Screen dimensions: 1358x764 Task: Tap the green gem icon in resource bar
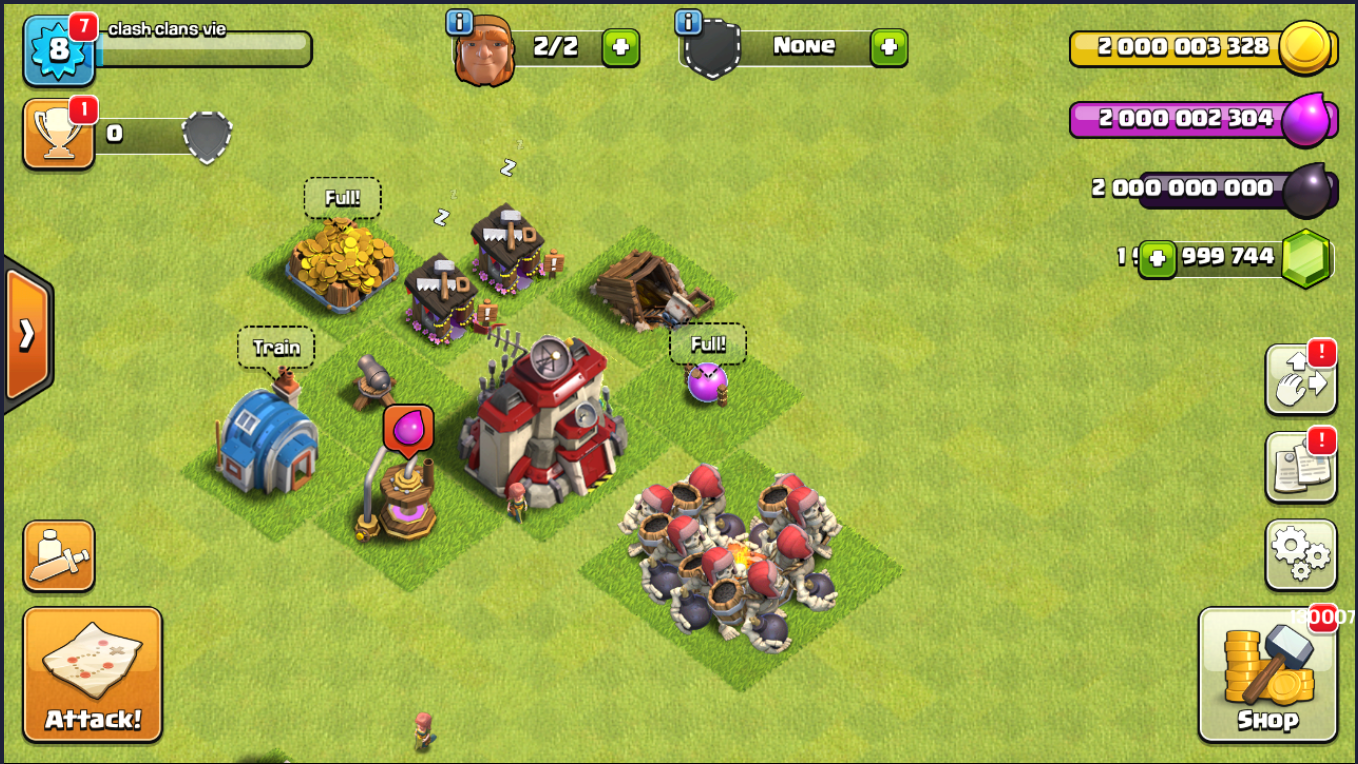1307,257
